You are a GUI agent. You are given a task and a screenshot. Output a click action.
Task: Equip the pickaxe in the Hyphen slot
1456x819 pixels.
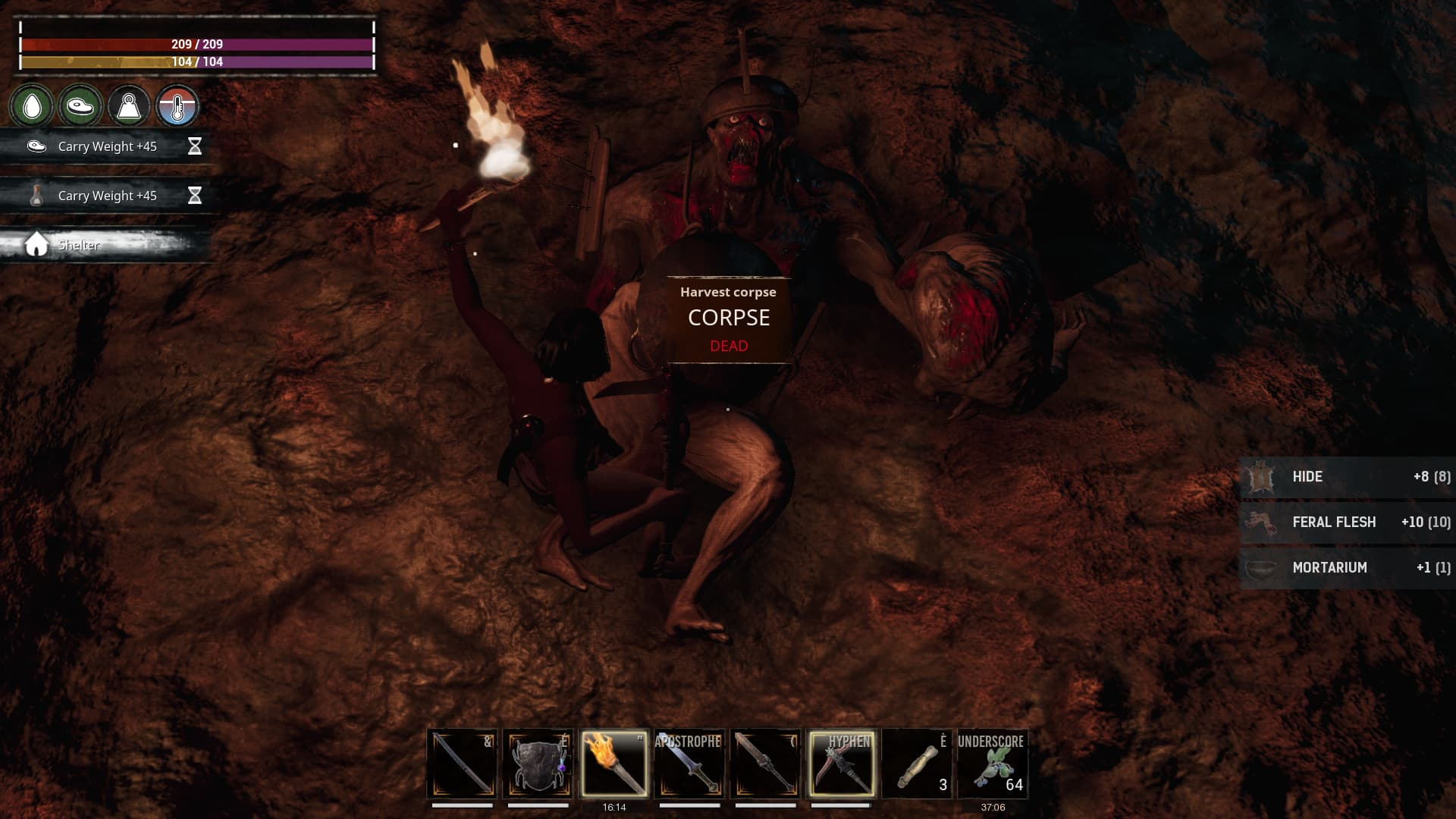point(841,764)
